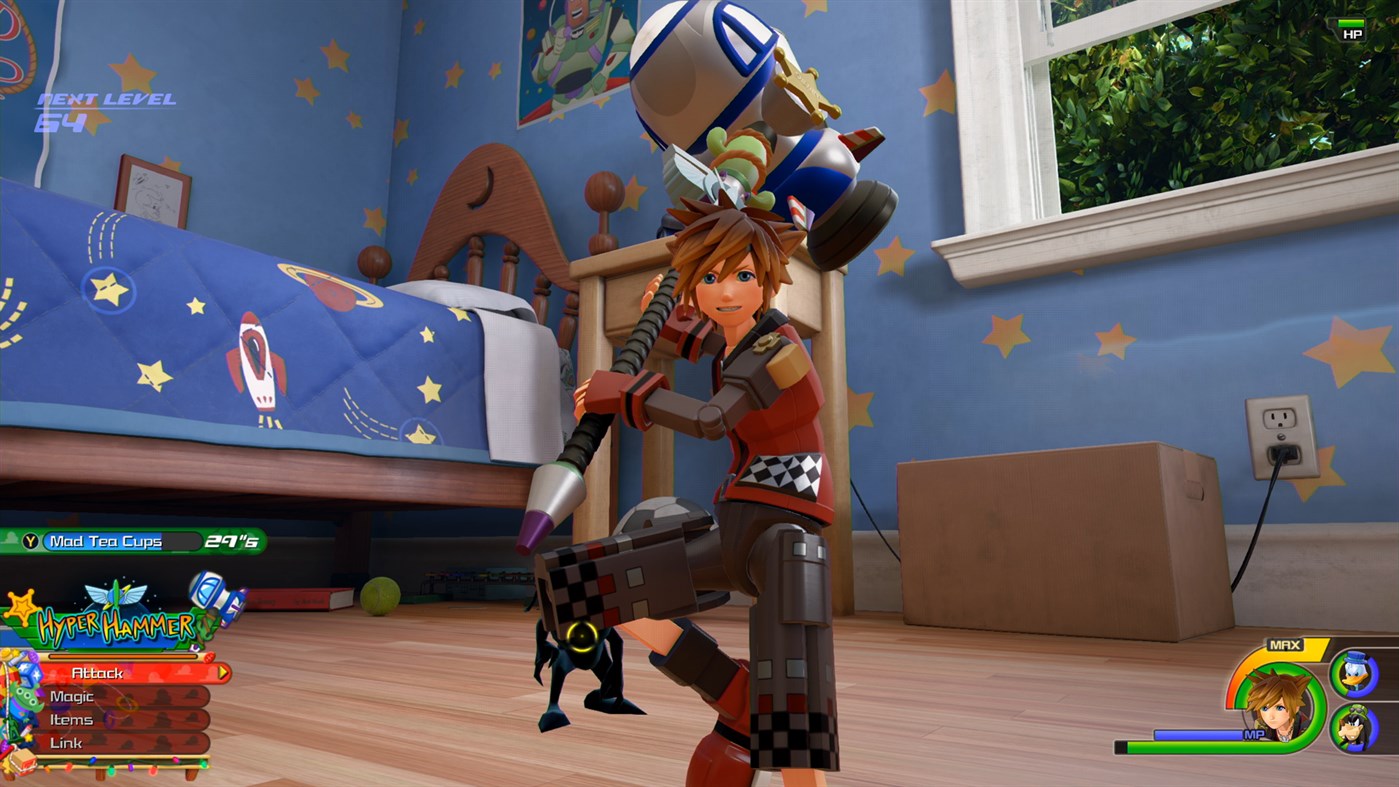
Task: Expand the Attack submenu arrow
Action: coord(221,671)
